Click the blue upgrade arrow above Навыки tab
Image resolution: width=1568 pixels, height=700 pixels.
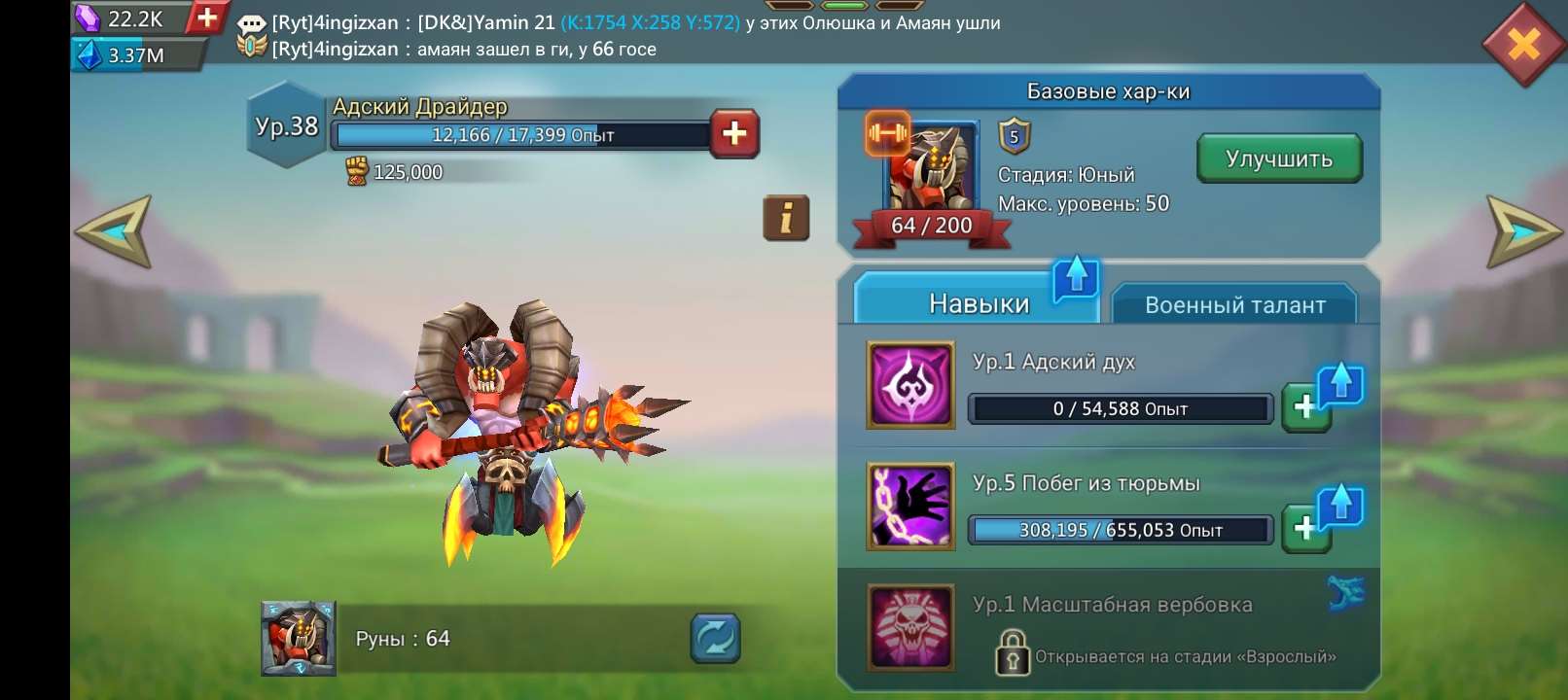click(1075, 277)
